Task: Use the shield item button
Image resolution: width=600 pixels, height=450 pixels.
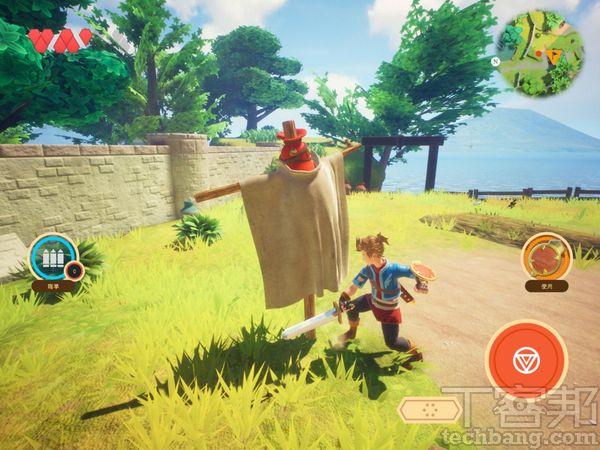Action: tap(547, 257)
